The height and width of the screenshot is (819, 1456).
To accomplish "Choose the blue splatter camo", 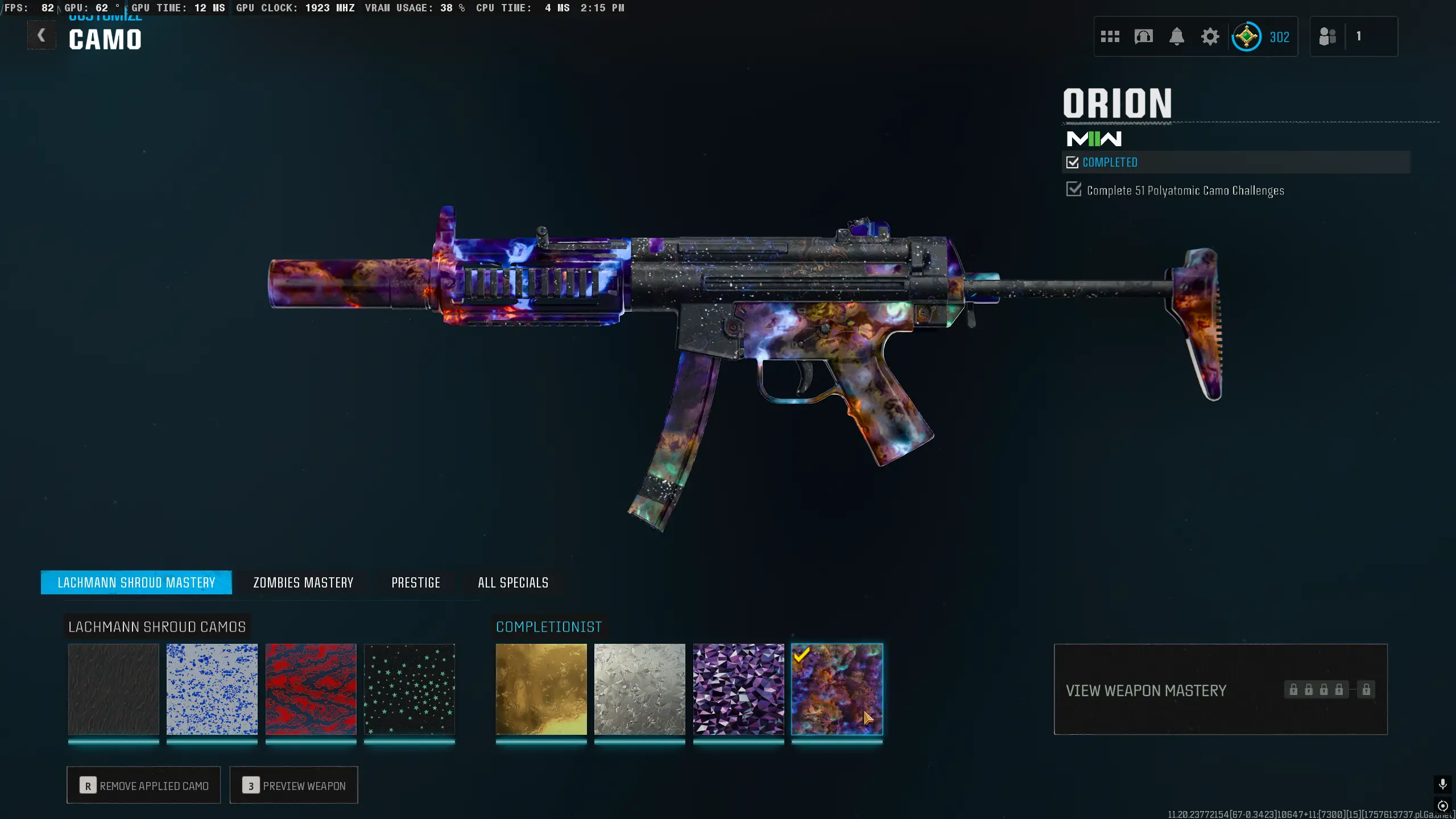I will click(212, 689).
